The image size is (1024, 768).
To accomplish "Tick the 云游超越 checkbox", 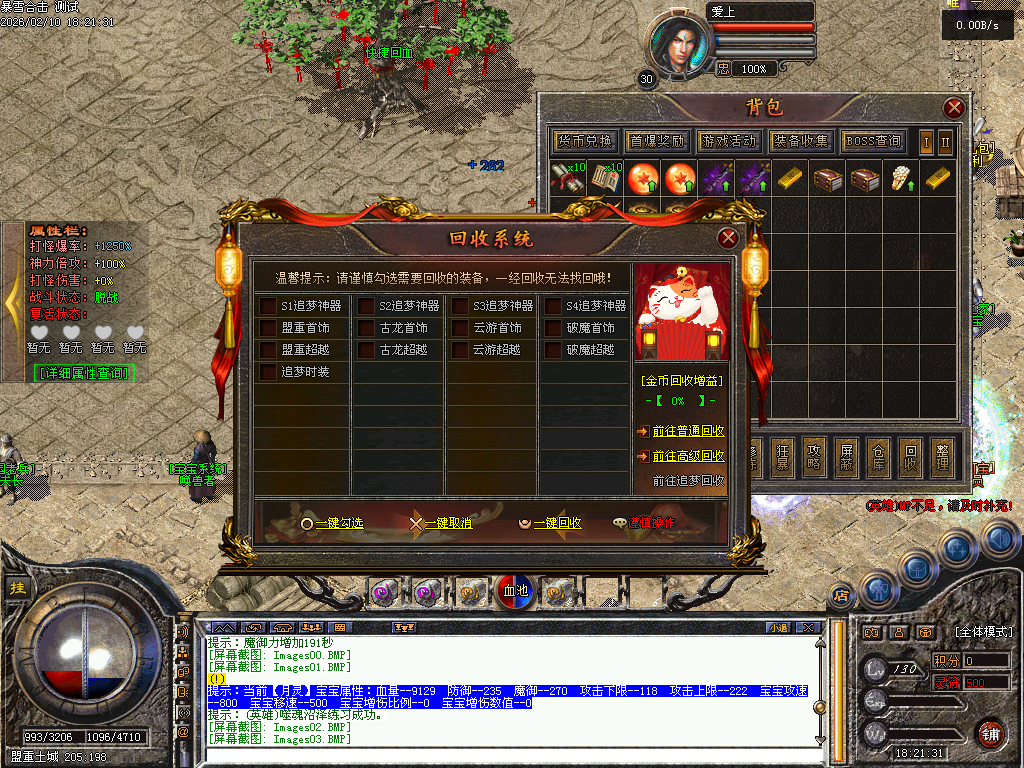I will (x=460, y=350).
